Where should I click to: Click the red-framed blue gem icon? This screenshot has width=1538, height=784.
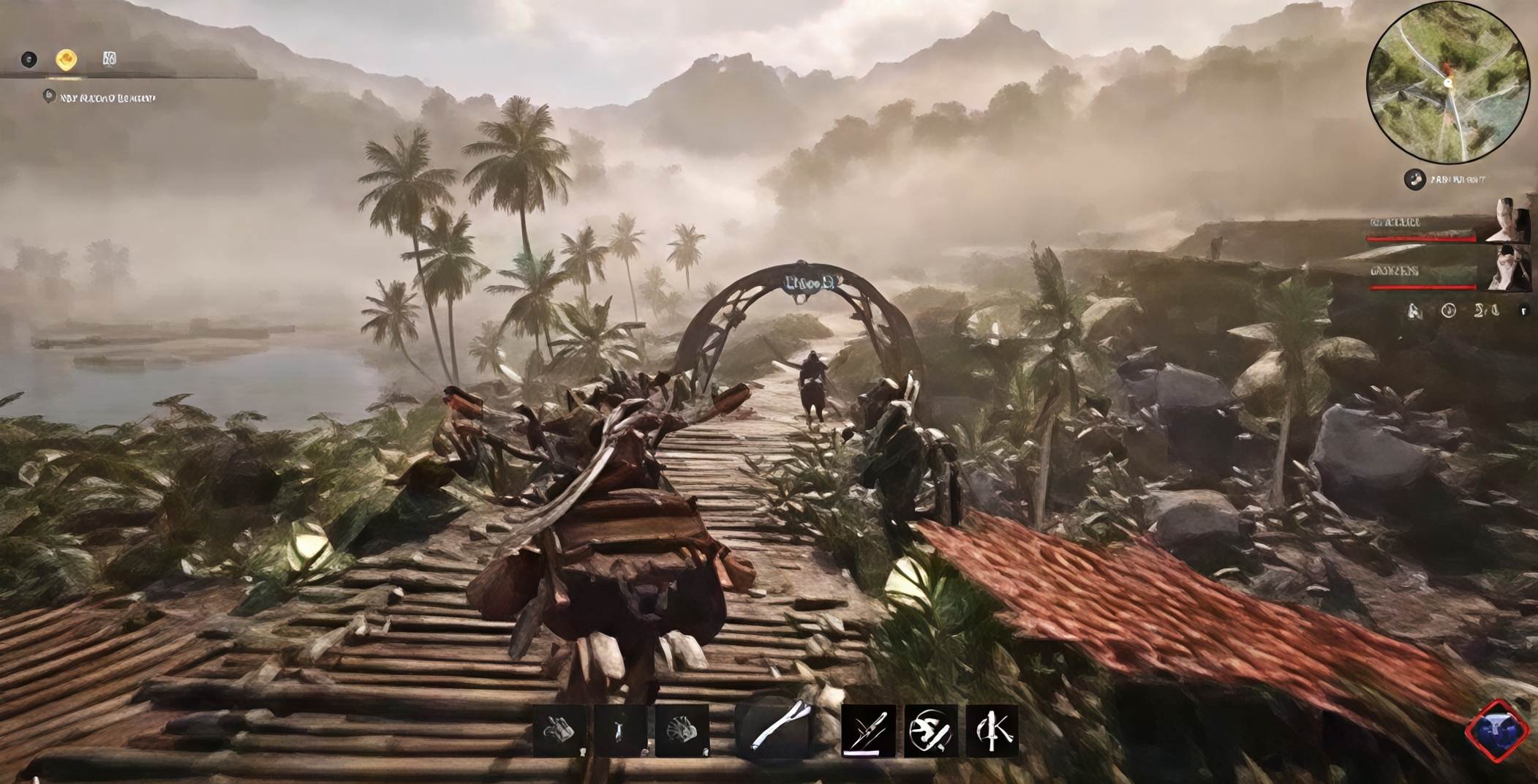point(1497,730)
